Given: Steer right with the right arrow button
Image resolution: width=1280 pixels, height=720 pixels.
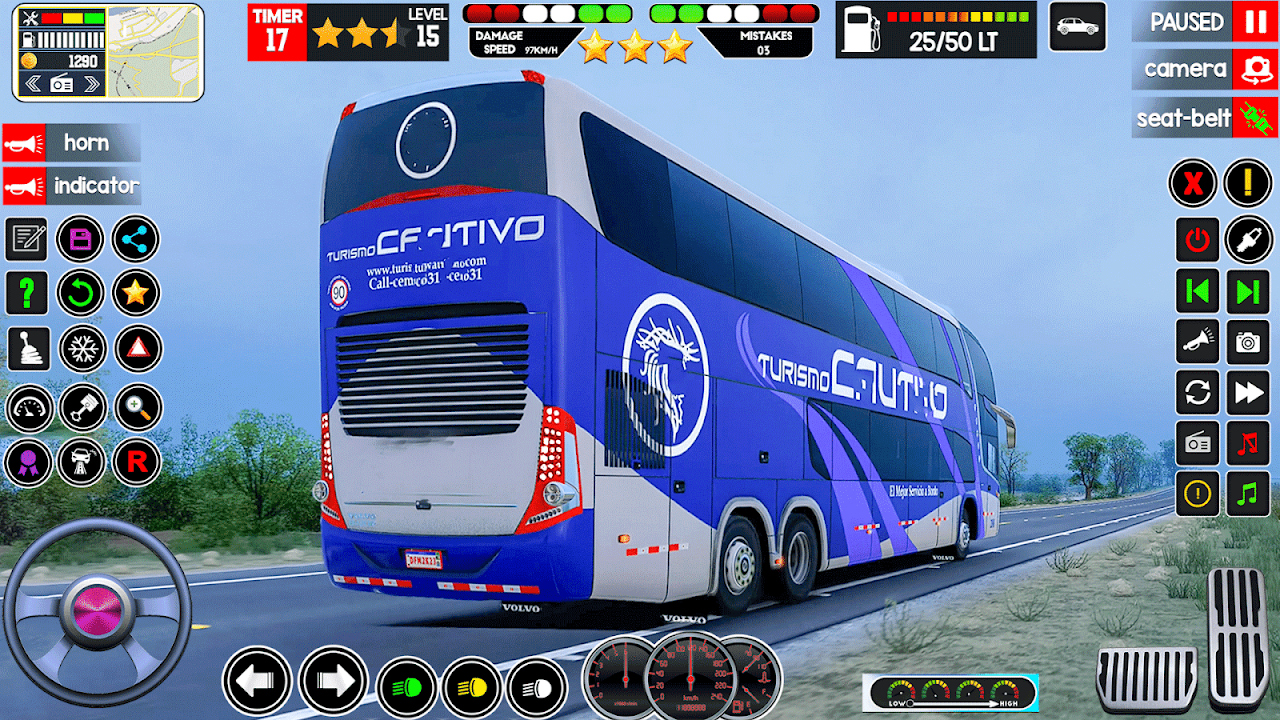Looking at the screenshot, I should tap(333, 681).
